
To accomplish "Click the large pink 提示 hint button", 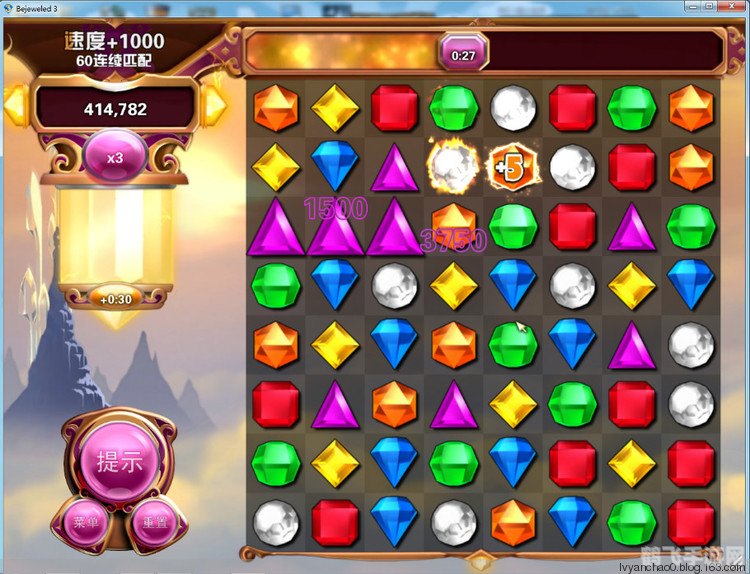I will [119, 462].
